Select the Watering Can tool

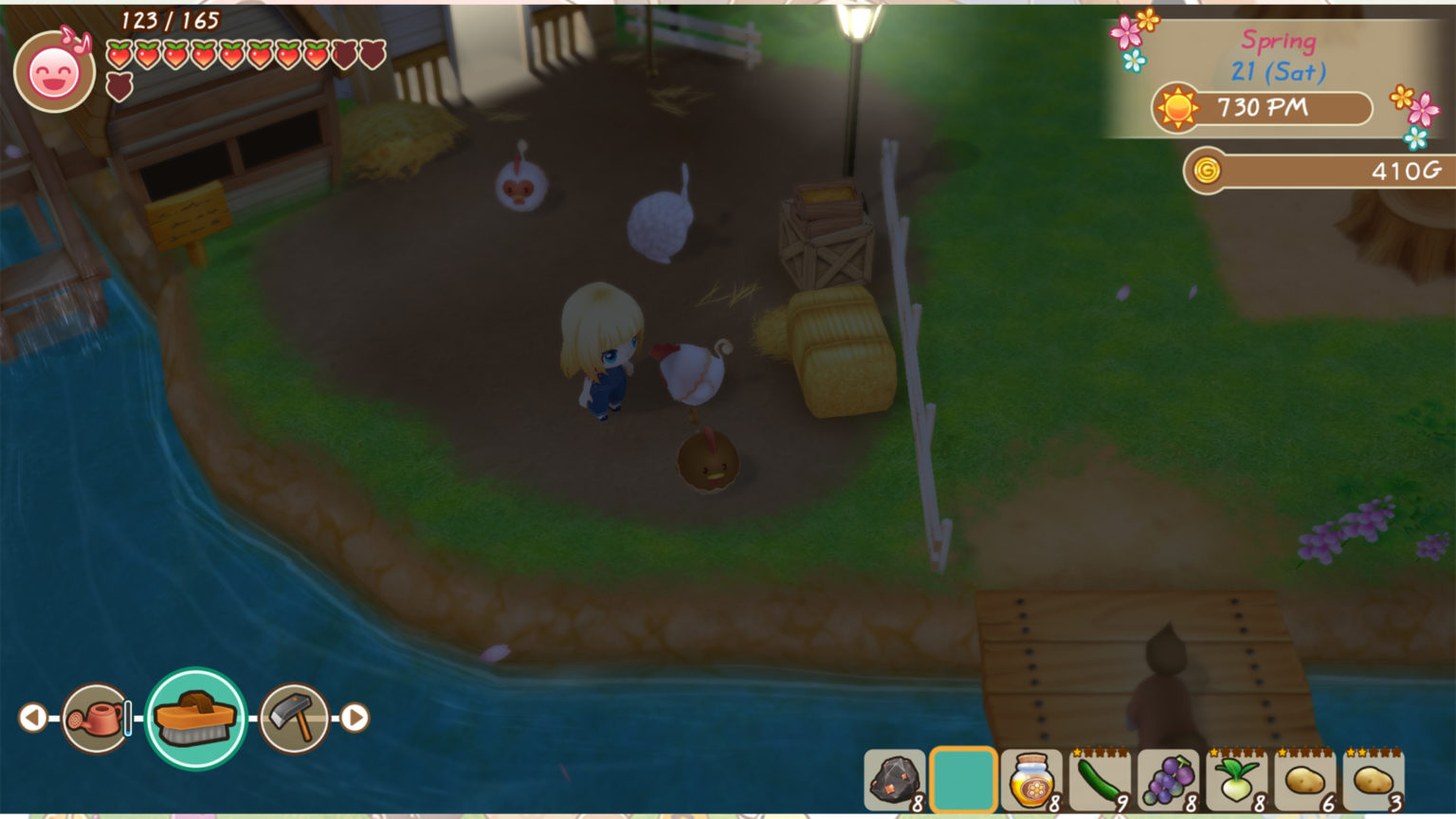point(95,718)
